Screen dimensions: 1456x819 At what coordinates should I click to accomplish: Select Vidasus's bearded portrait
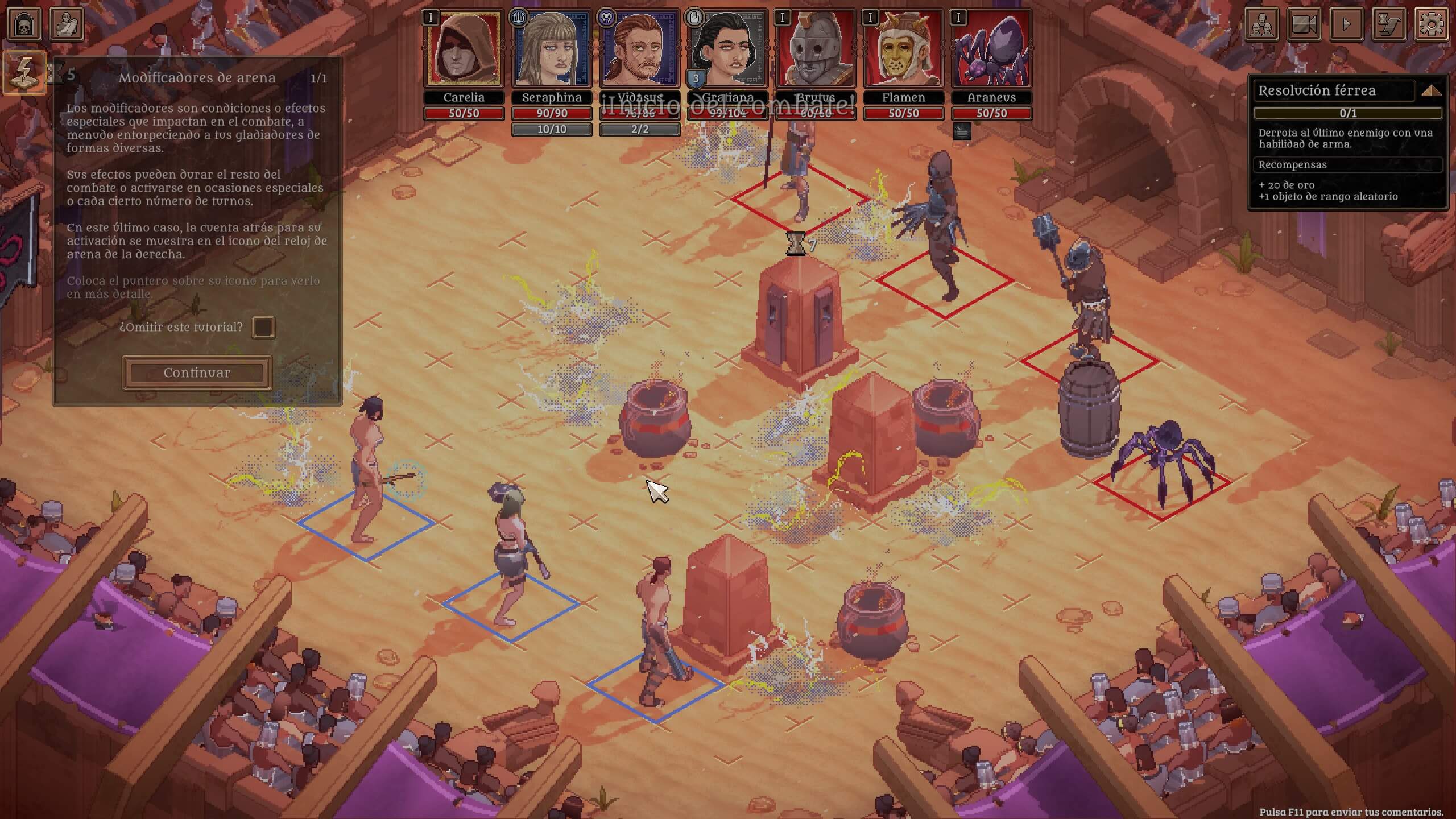(x=639, y=49)
